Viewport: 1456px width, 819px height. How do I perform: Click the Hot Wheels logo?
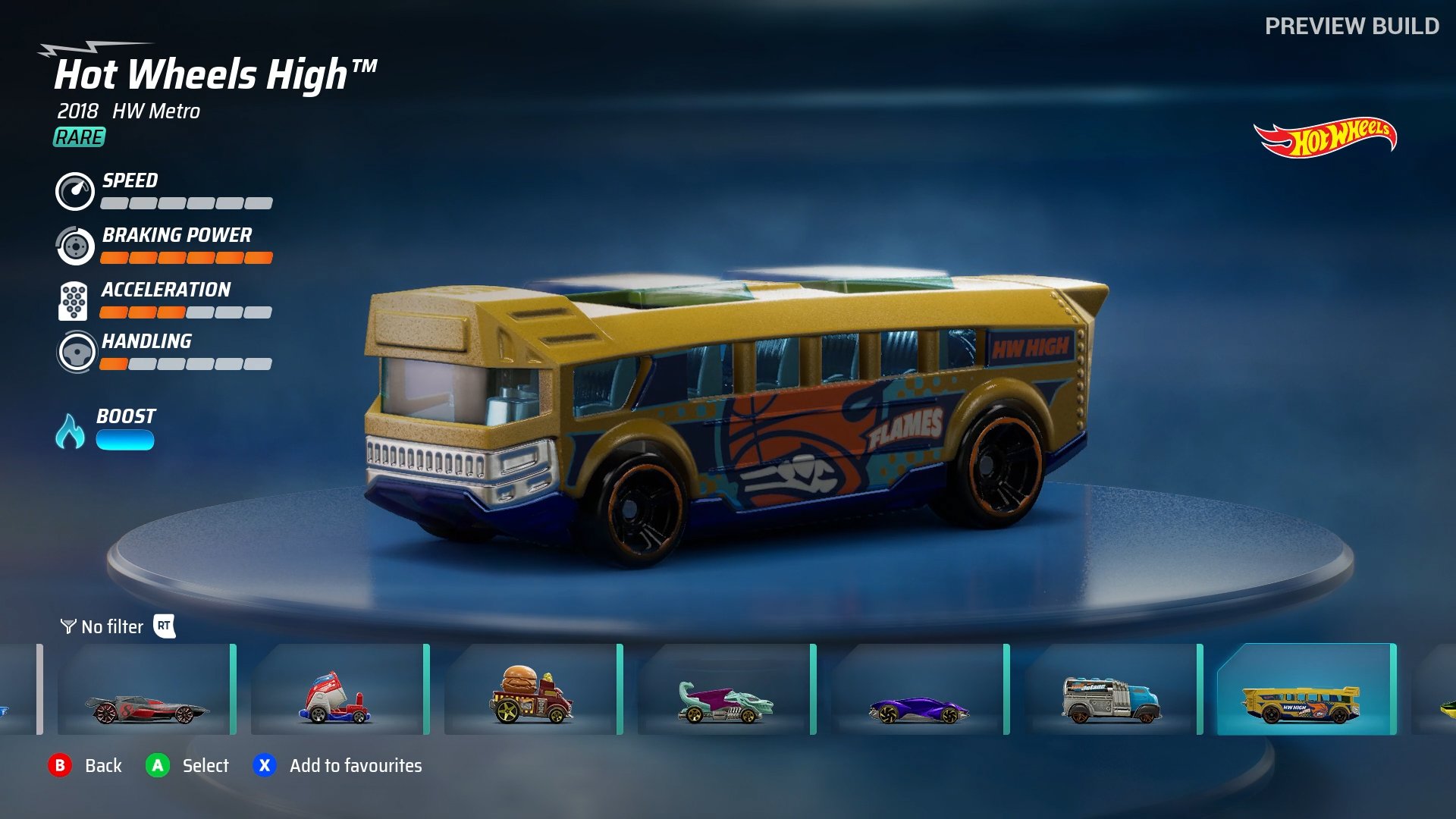point(1326,137)
